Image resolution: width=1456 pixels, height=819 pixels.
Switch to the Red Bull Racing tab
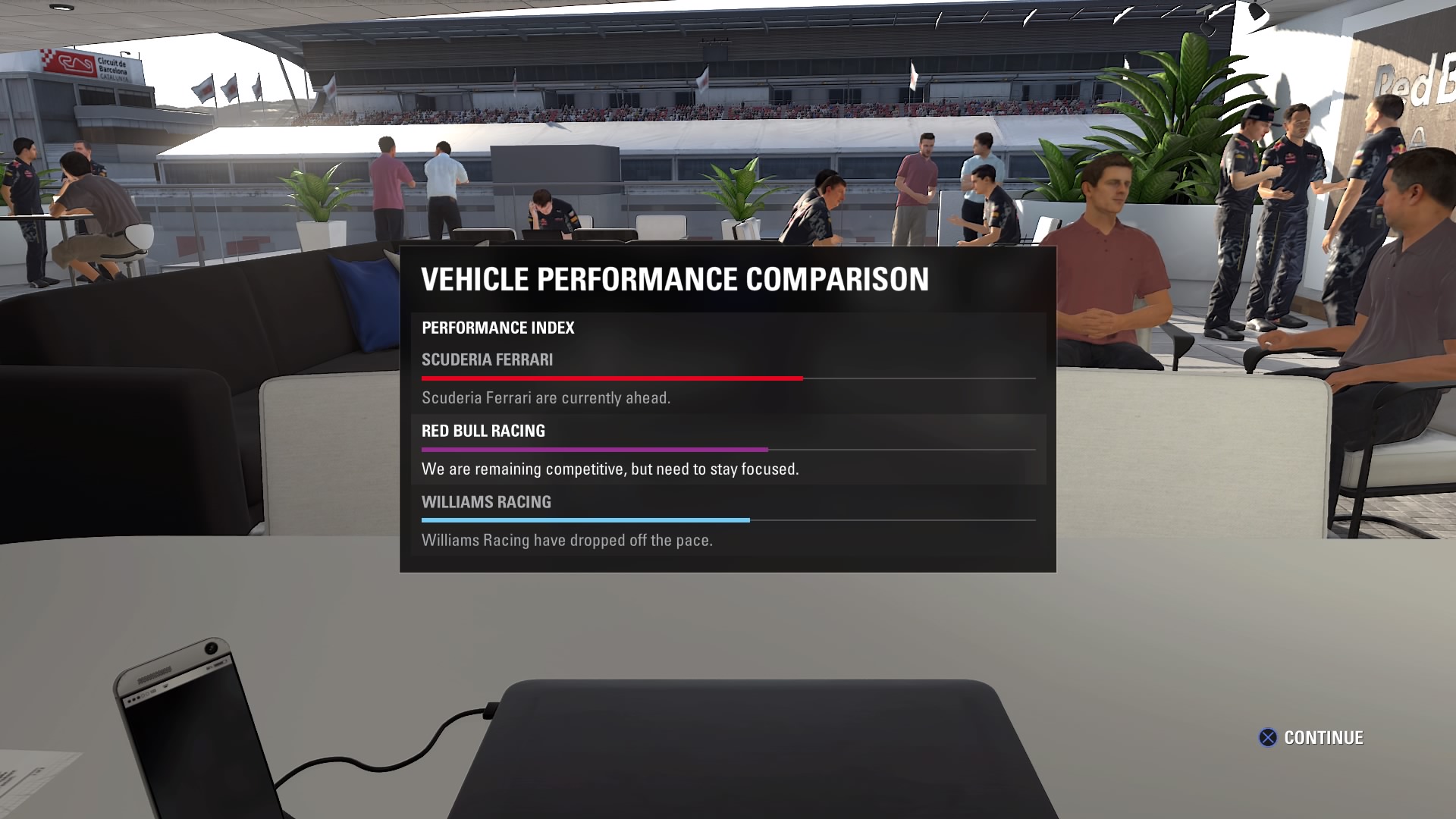483,431
